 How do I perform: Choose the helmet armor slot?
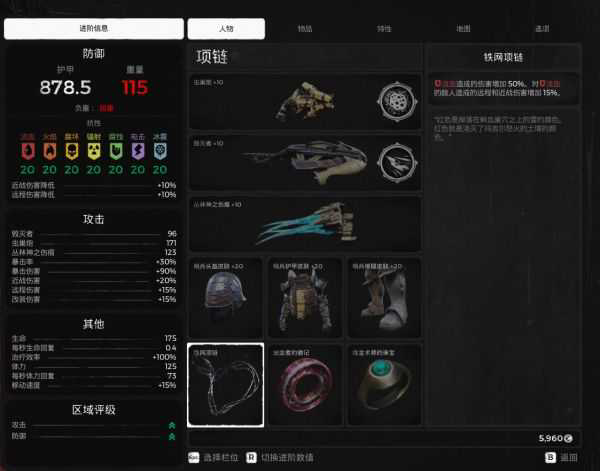[225, 297]
